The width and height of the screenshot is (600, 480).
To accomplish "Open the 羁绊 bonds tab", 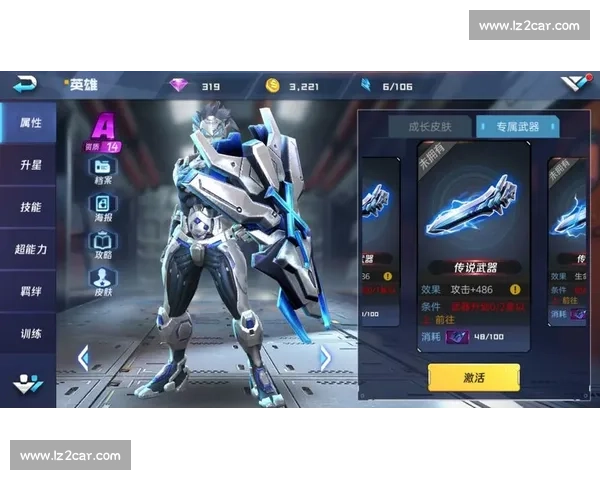I will pos(29,291).
